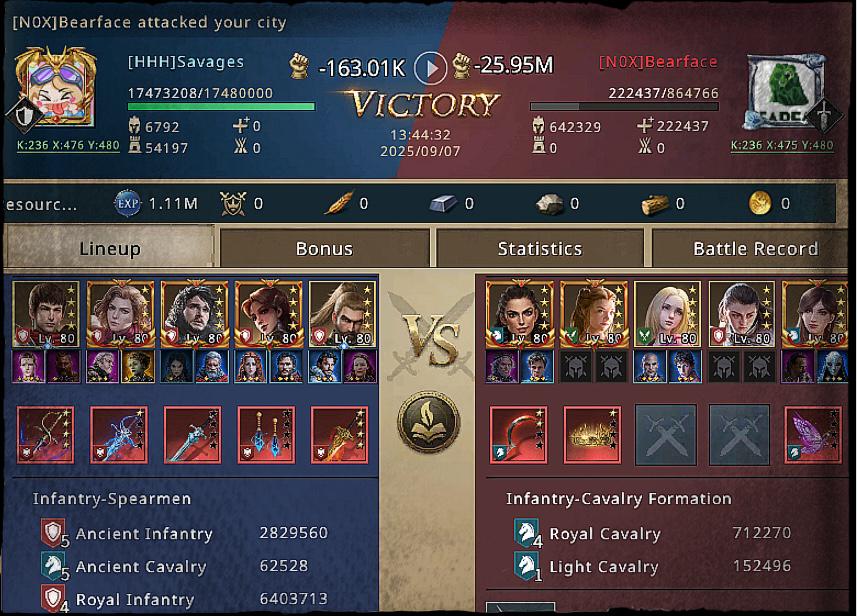Open the Statistics tab
This screenshot has width=858, height=616.
coord(540,249)
